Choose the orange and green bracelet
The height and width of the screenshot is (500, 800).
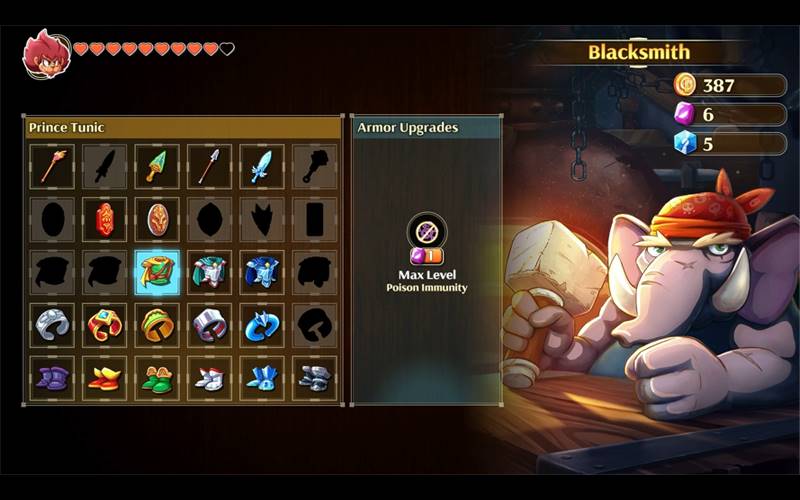tap(157, 325)
